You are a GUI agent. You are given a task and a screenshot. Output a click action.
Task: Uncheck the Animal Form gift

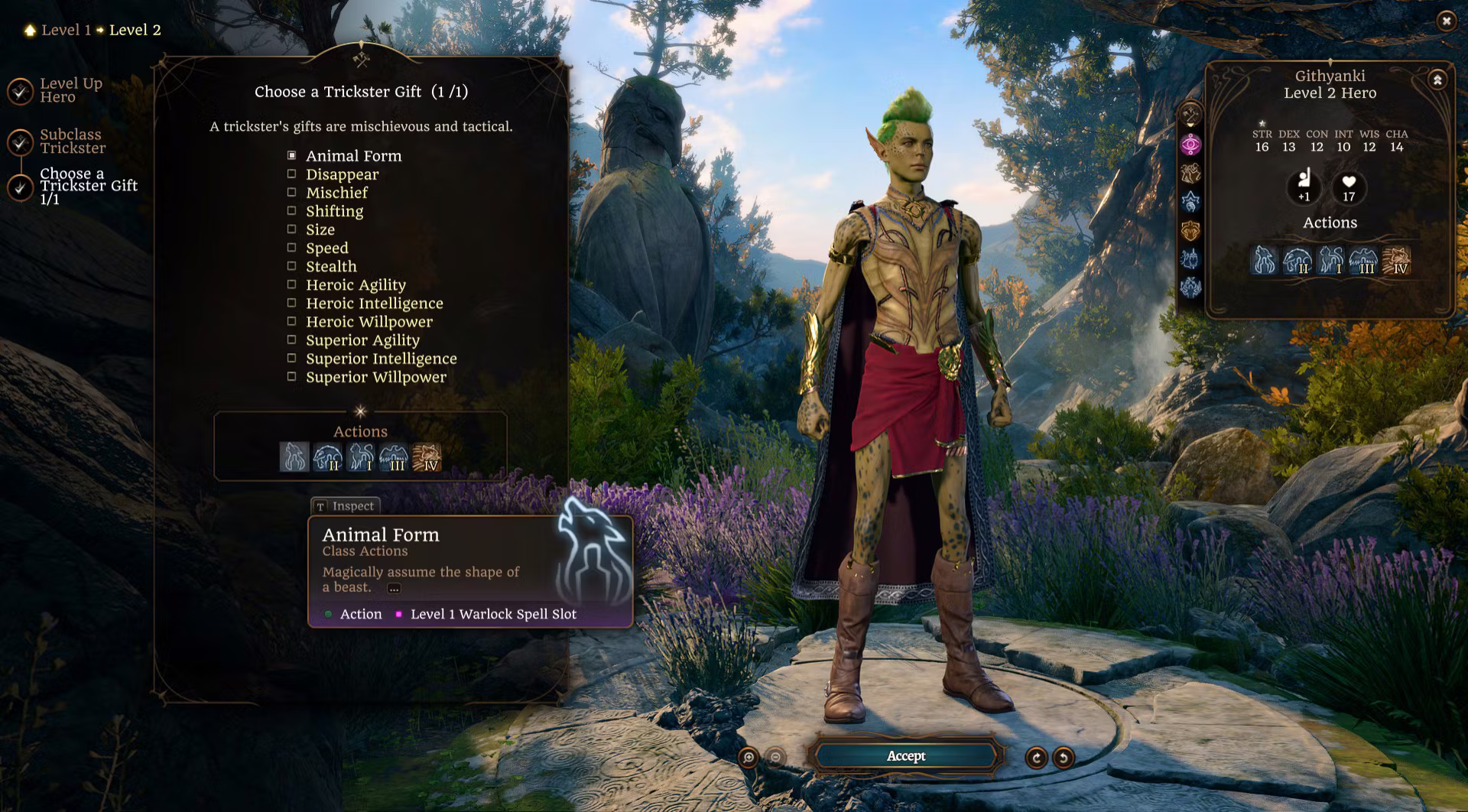tap(291, 155)
